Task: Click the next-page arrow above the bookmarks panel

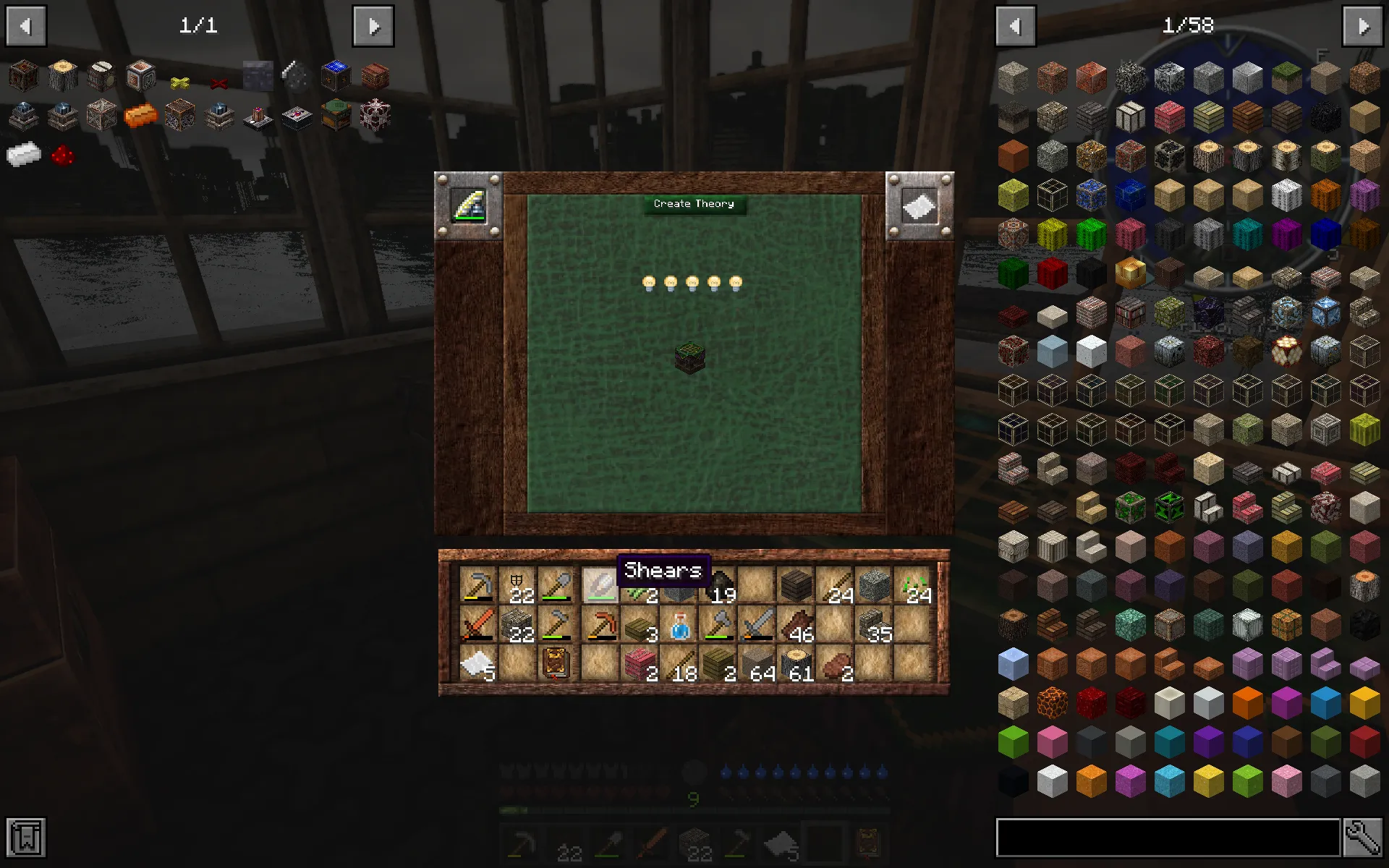Action: pos(374,25)
